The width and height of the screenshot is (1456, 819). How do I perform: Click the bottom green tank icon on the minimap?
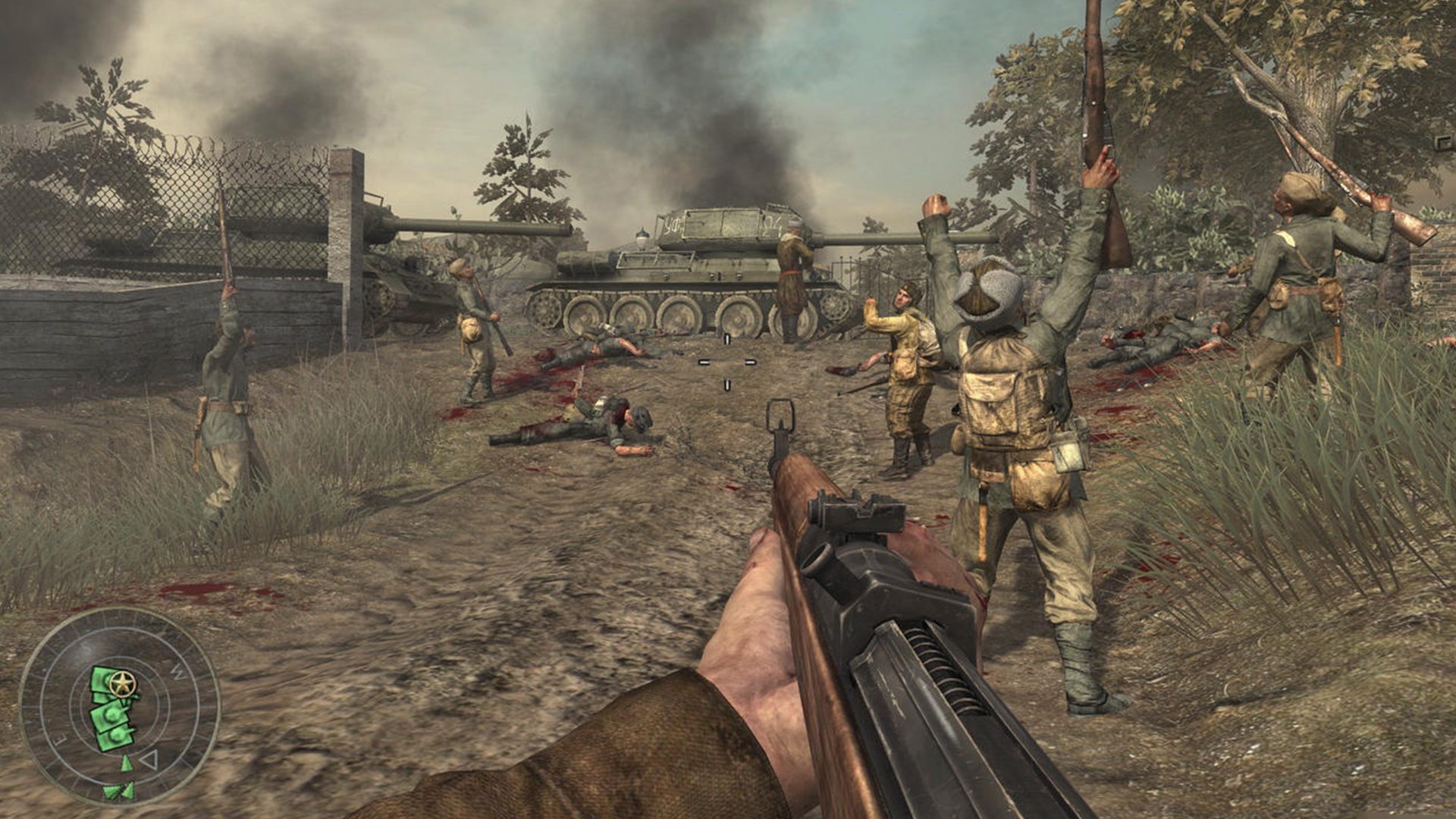(115, 735)
